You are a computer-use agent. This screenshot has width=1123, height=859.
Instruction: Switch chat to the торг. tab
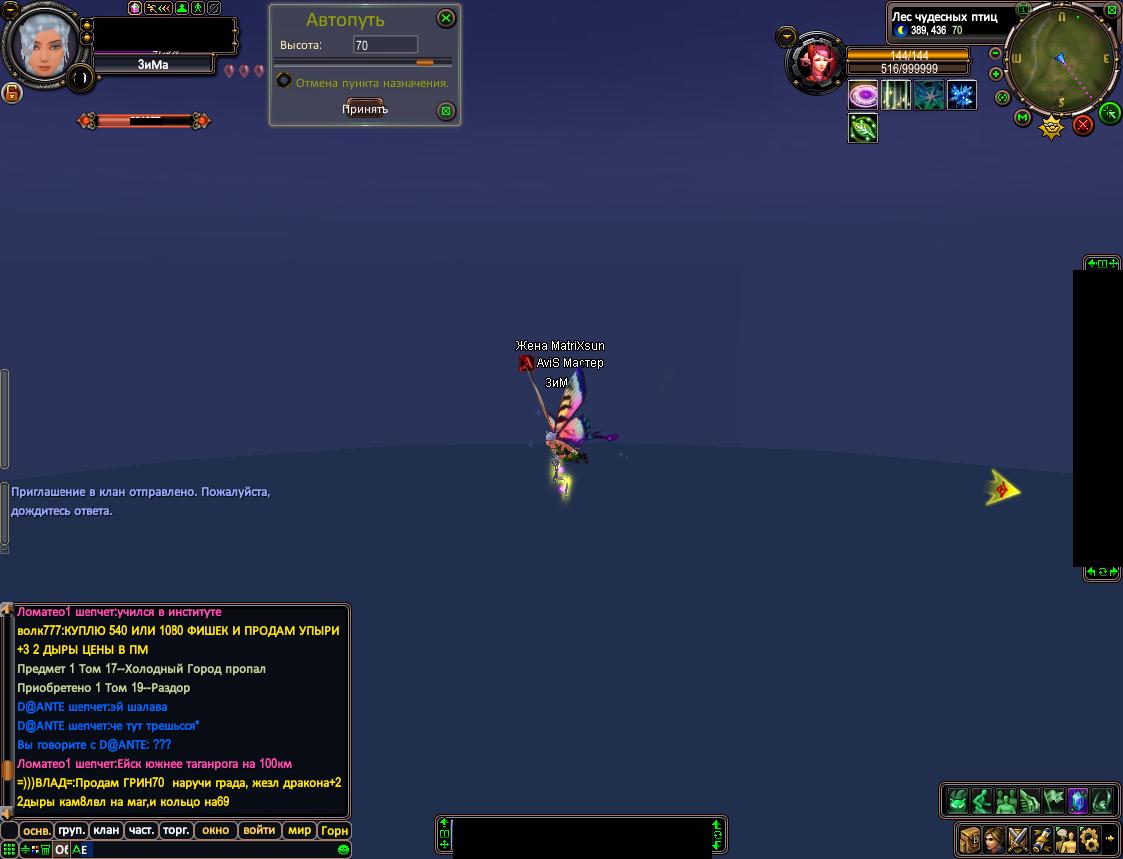(x=176, y=830)
